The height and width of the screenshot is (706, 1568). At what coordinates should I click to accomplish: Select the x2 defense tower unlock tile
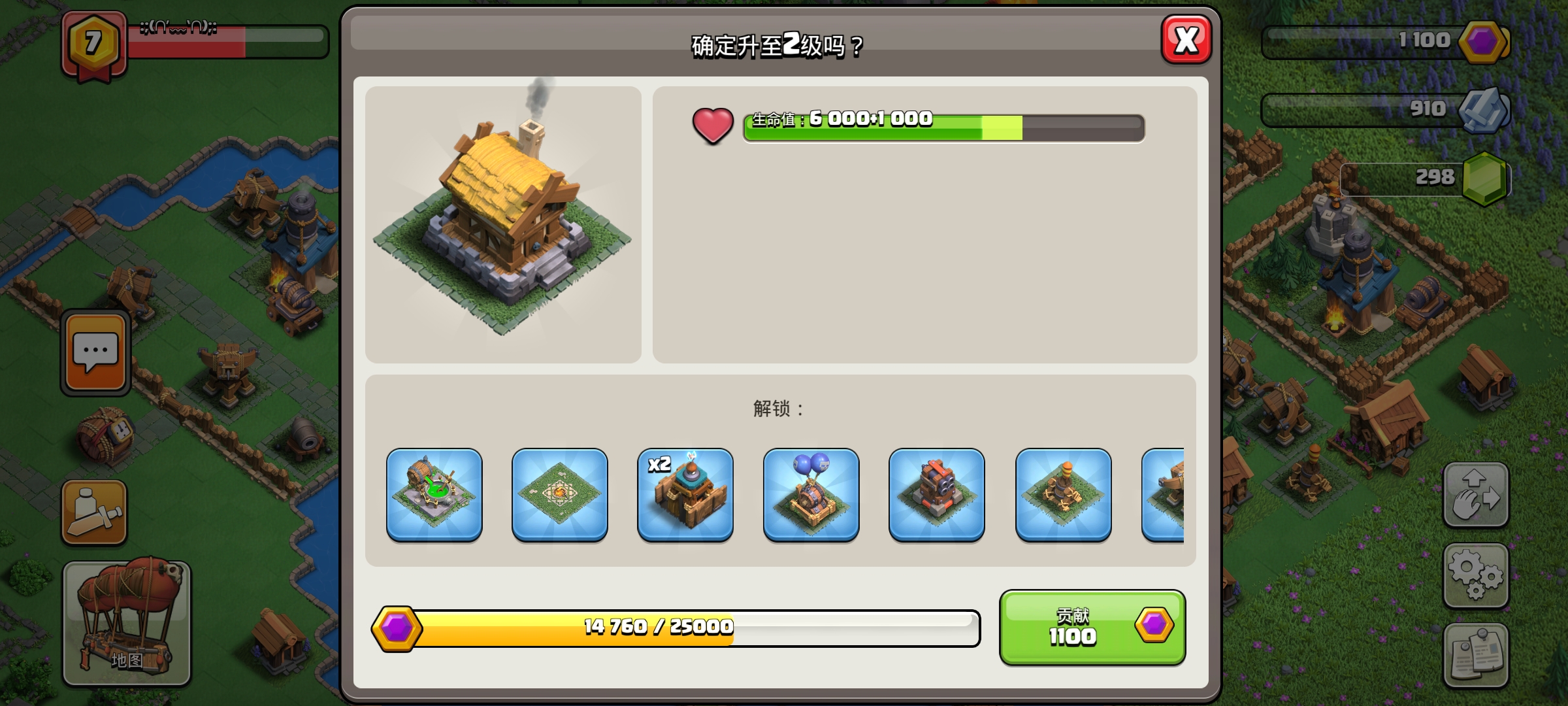point(685,495)
